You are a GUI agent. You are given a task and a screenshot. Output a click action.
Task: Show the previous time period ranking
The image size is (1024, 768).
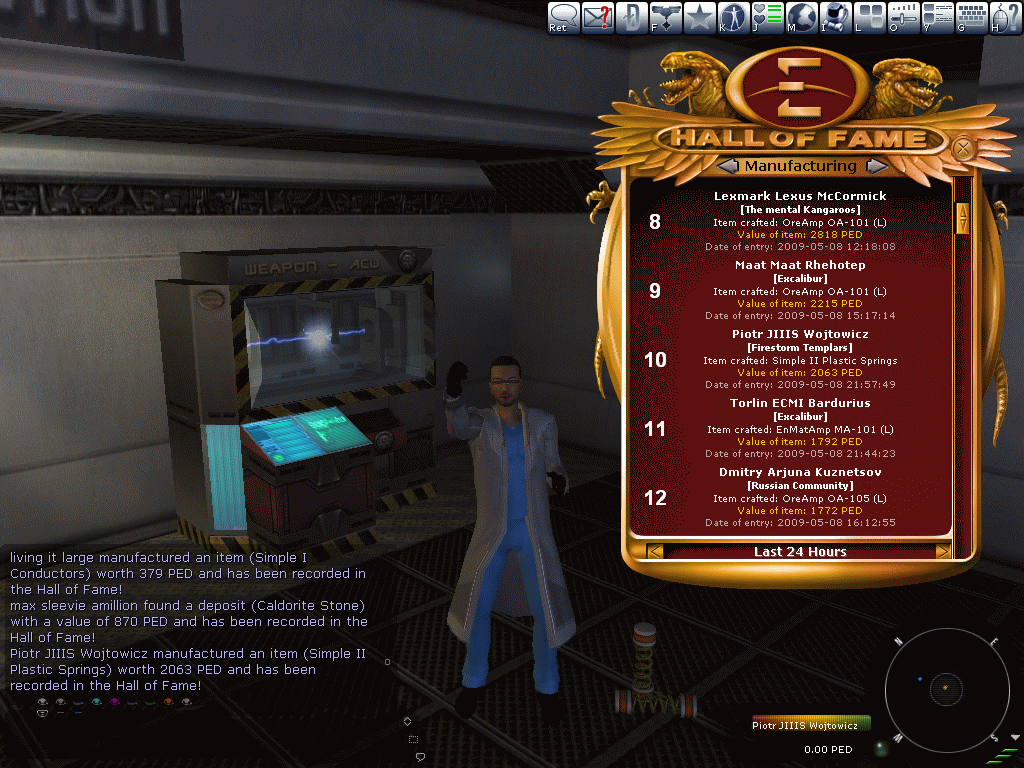[x=655, y=551]
